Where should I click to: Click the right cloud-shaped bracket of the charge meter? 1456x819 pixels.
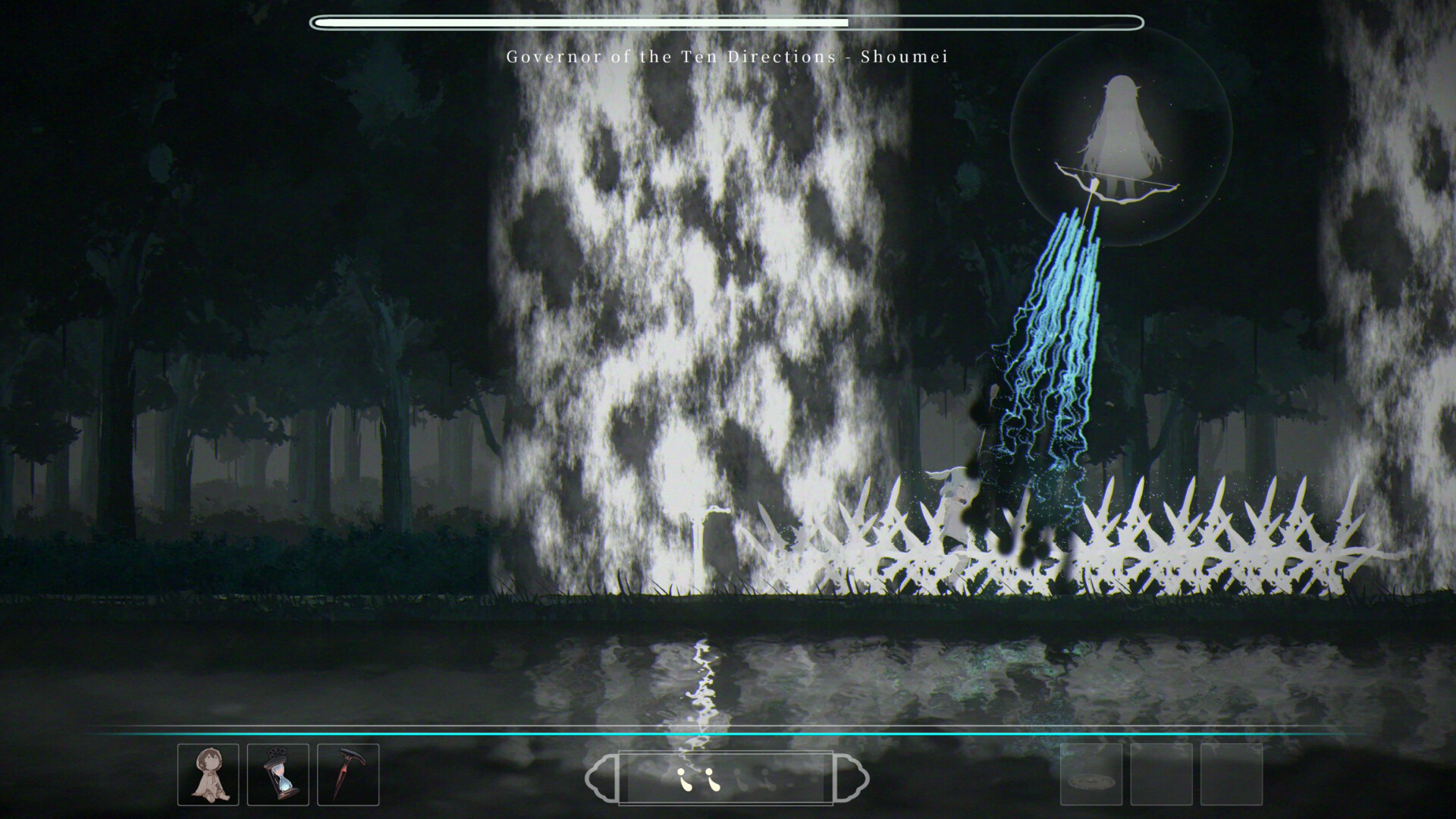(855, 777)
